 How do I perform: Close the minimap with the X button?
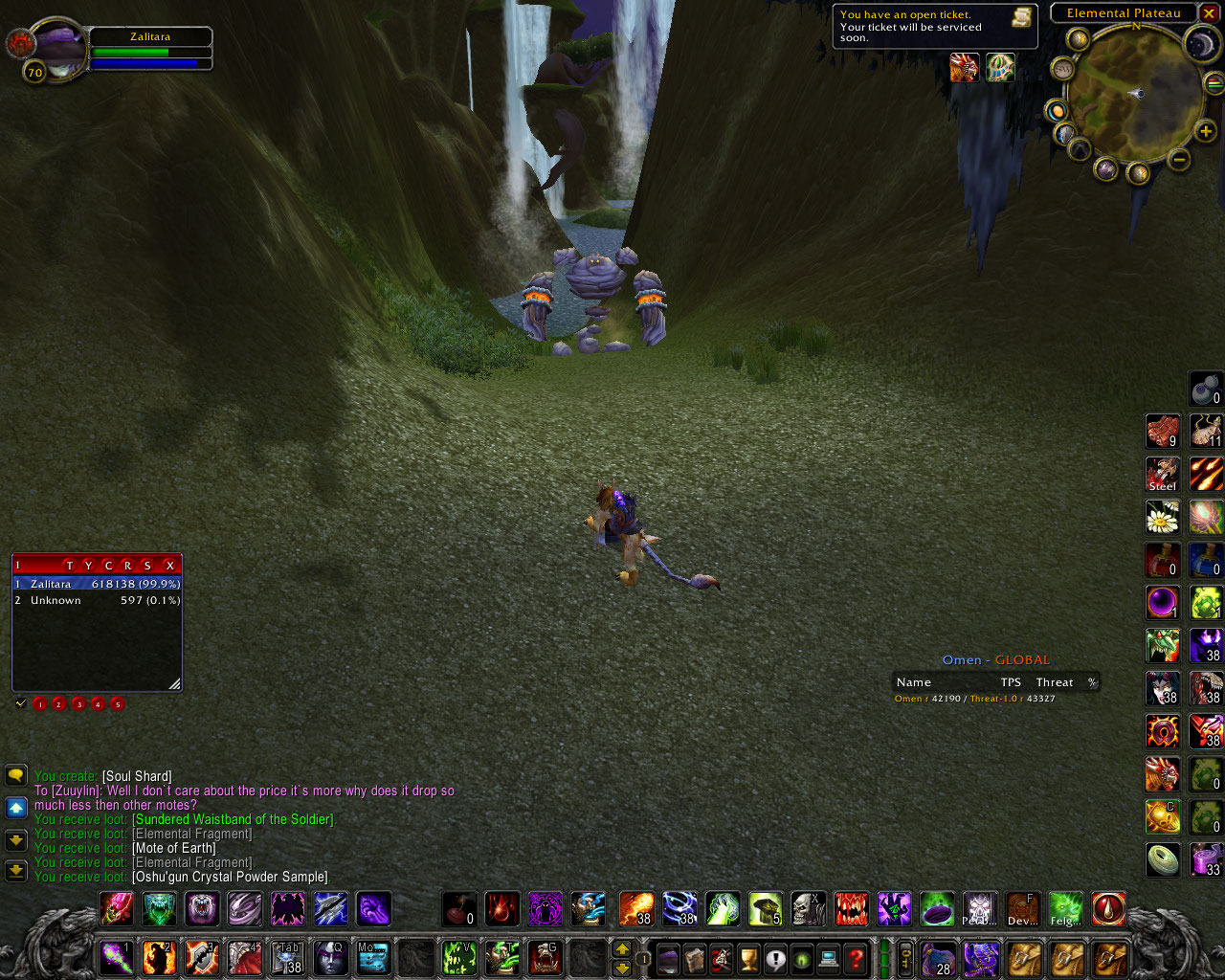[1209, 12]
